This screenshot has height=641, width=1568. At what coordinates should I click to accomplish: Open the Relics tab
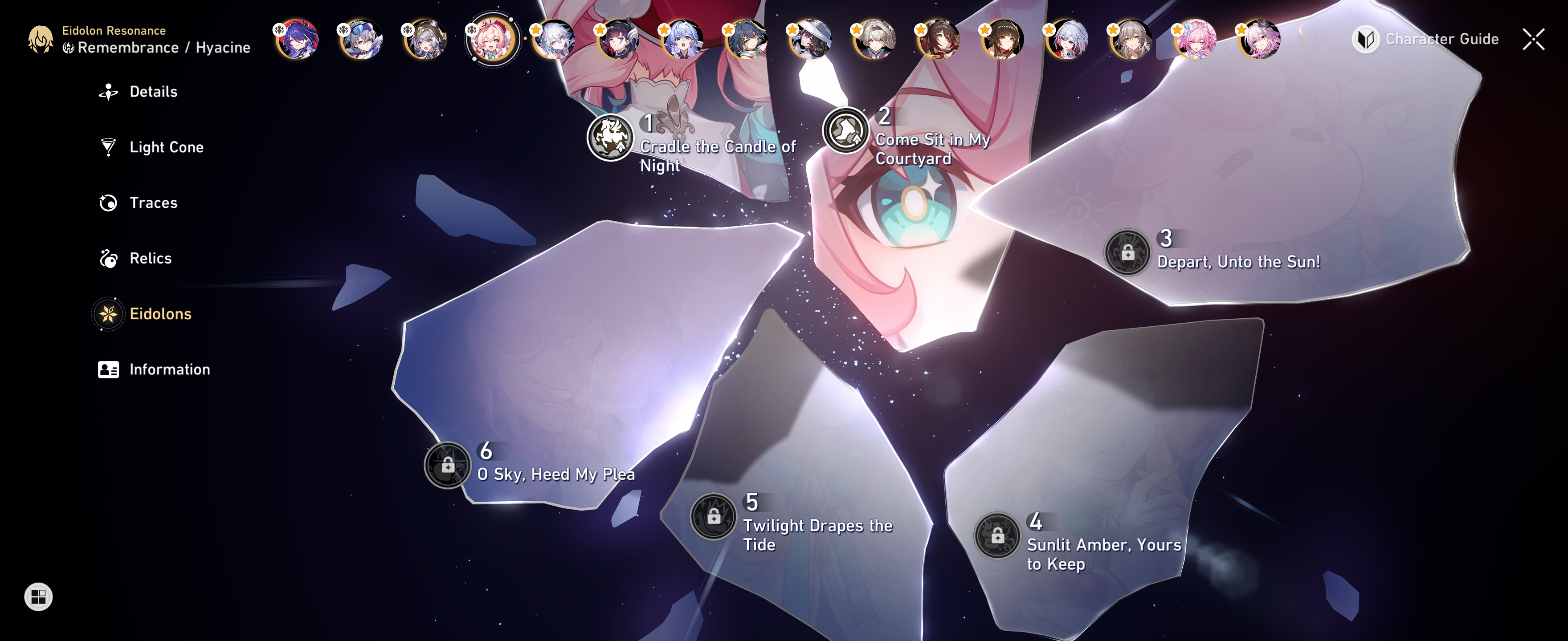click(x=150, y=259)
